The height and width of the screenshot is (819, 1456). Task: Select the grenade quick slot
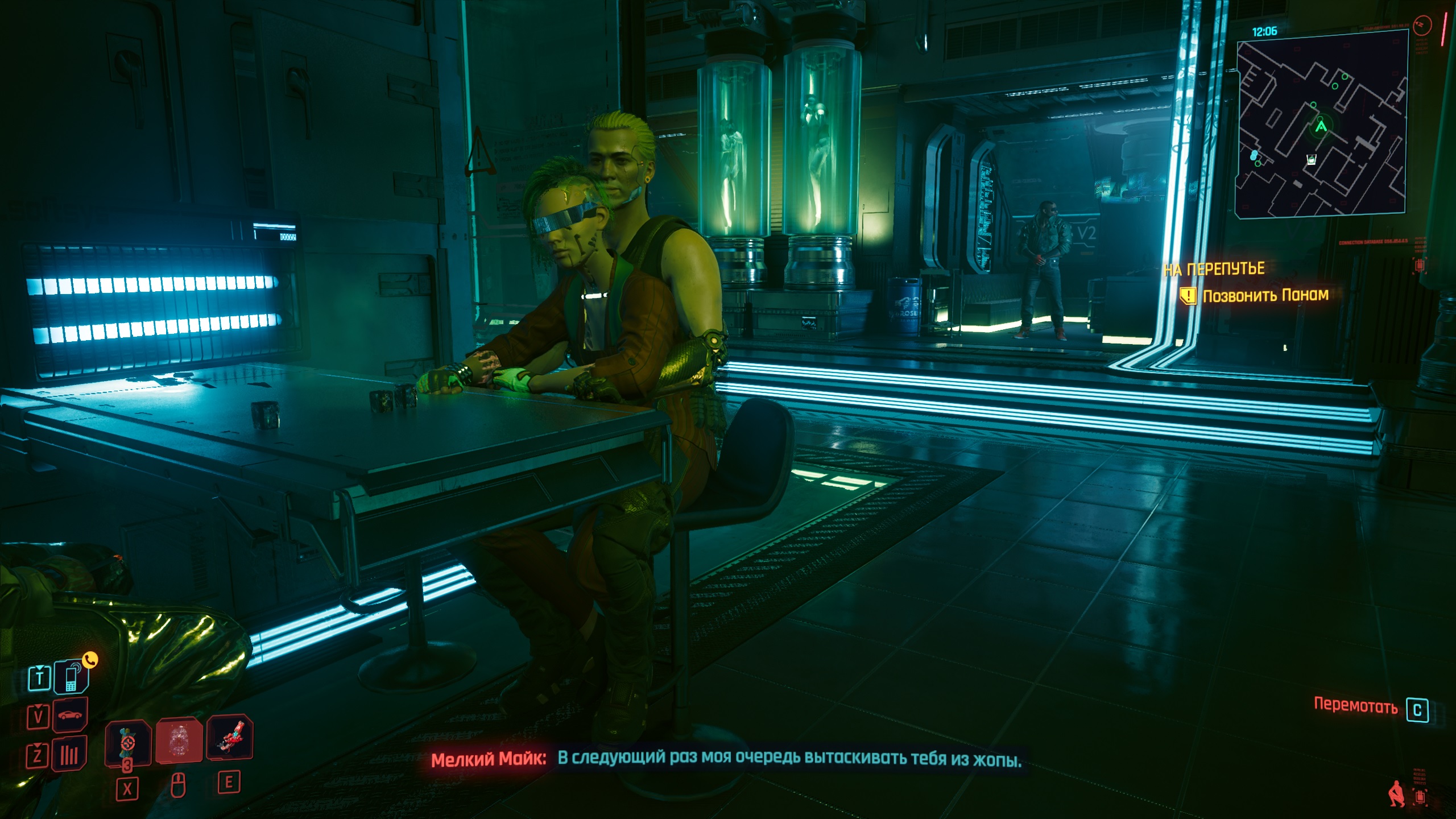(x=128, y=742)
